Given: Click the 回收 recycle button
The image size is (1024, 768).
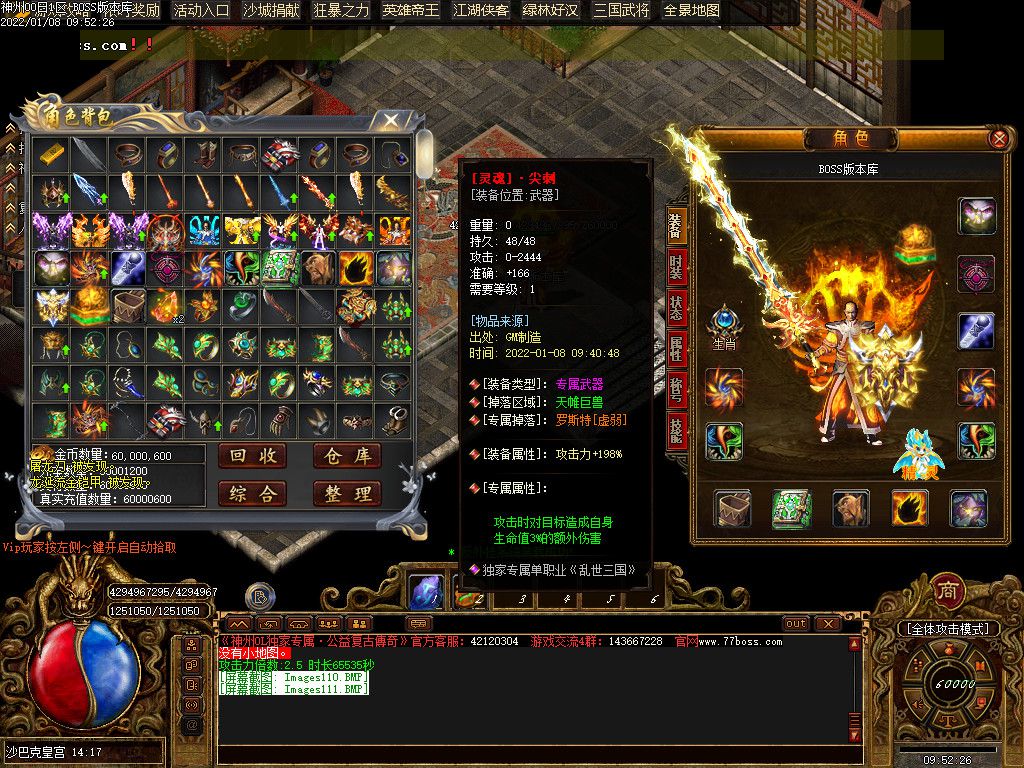Looking at the screenshot, I should 251,457.
